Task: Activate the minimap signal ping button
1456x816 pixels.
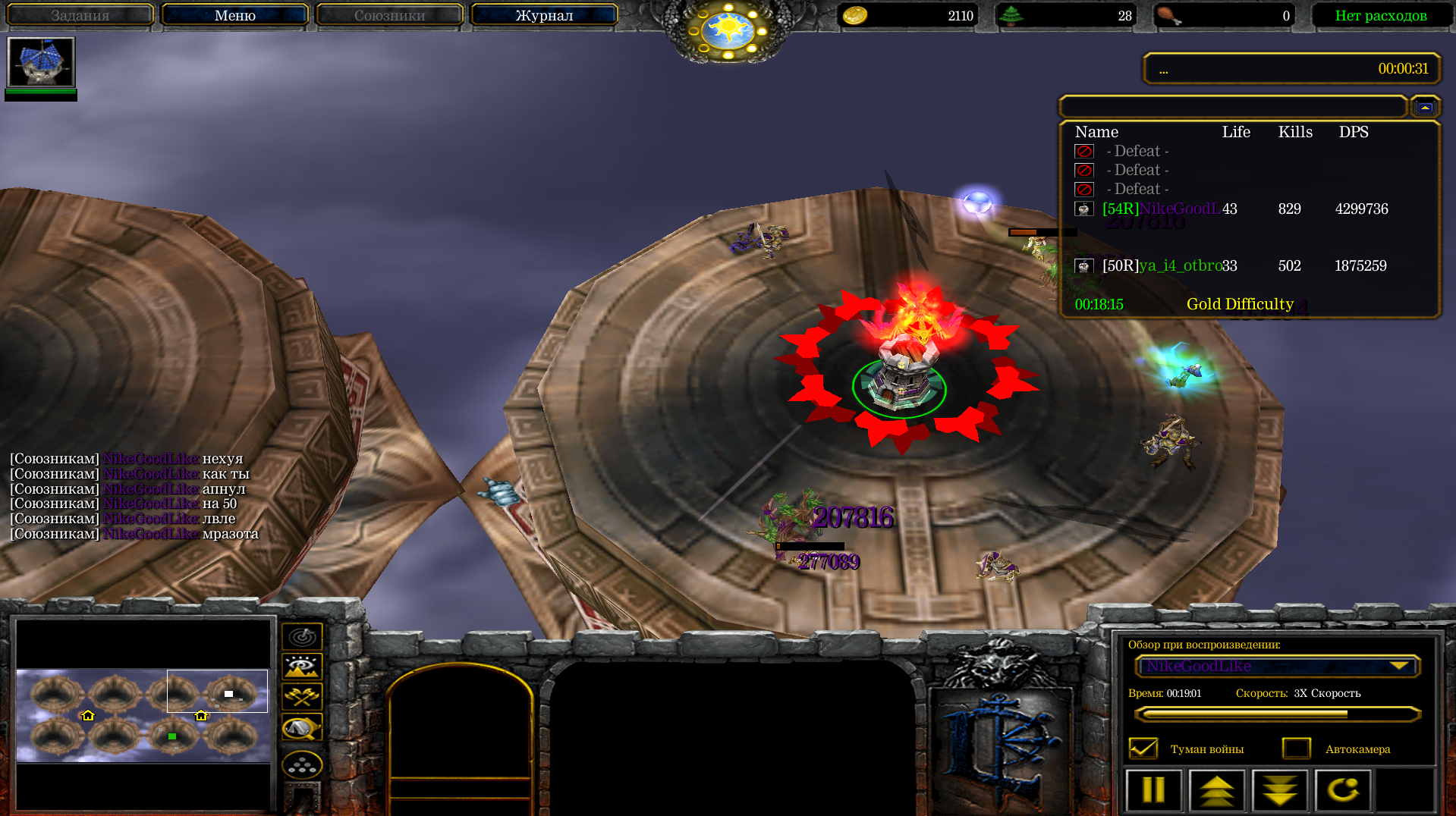Action: [302, 637]
